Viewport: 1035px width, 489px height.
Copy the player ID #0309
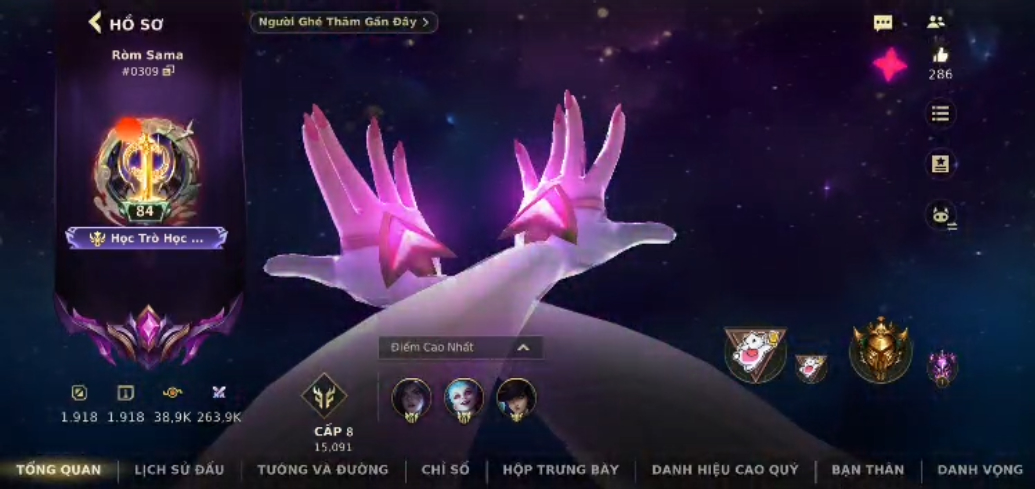click(x=169, y=71)
